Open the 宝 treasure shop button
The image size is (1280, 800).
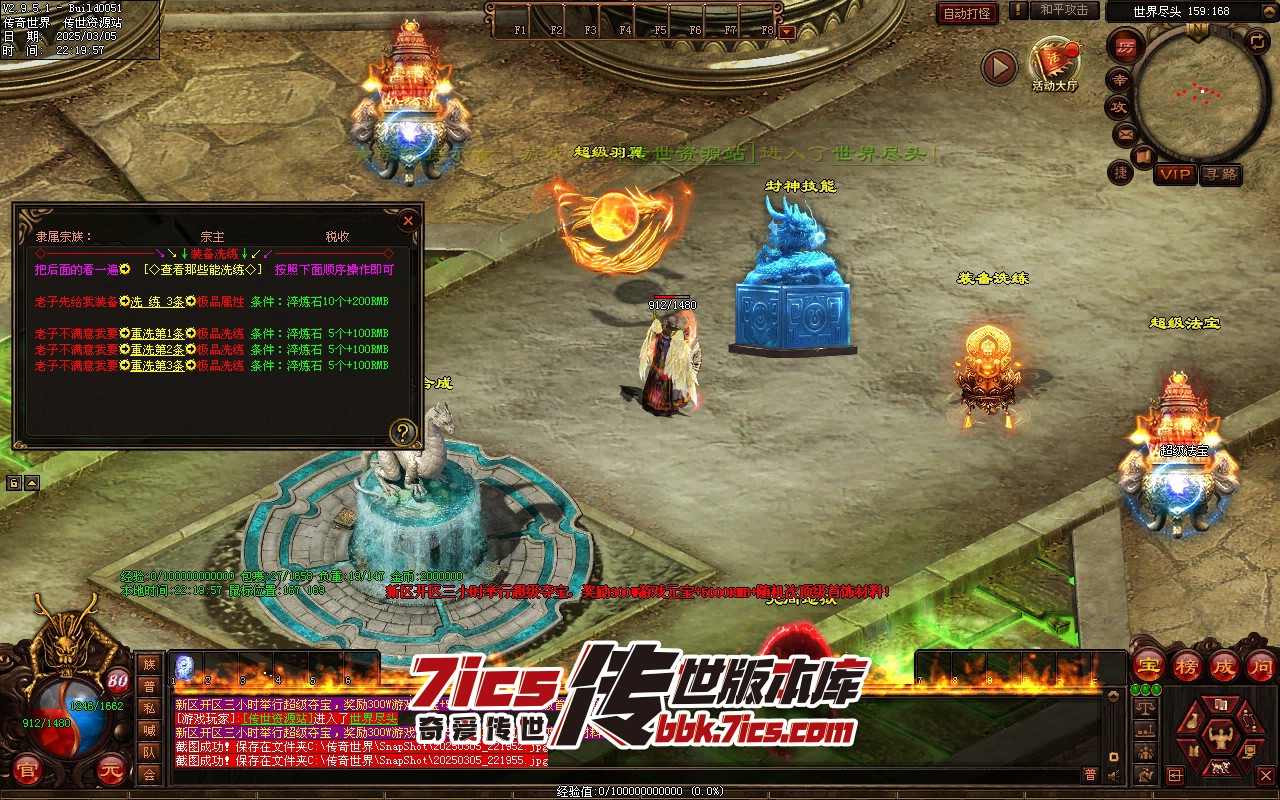point(1148,665)
